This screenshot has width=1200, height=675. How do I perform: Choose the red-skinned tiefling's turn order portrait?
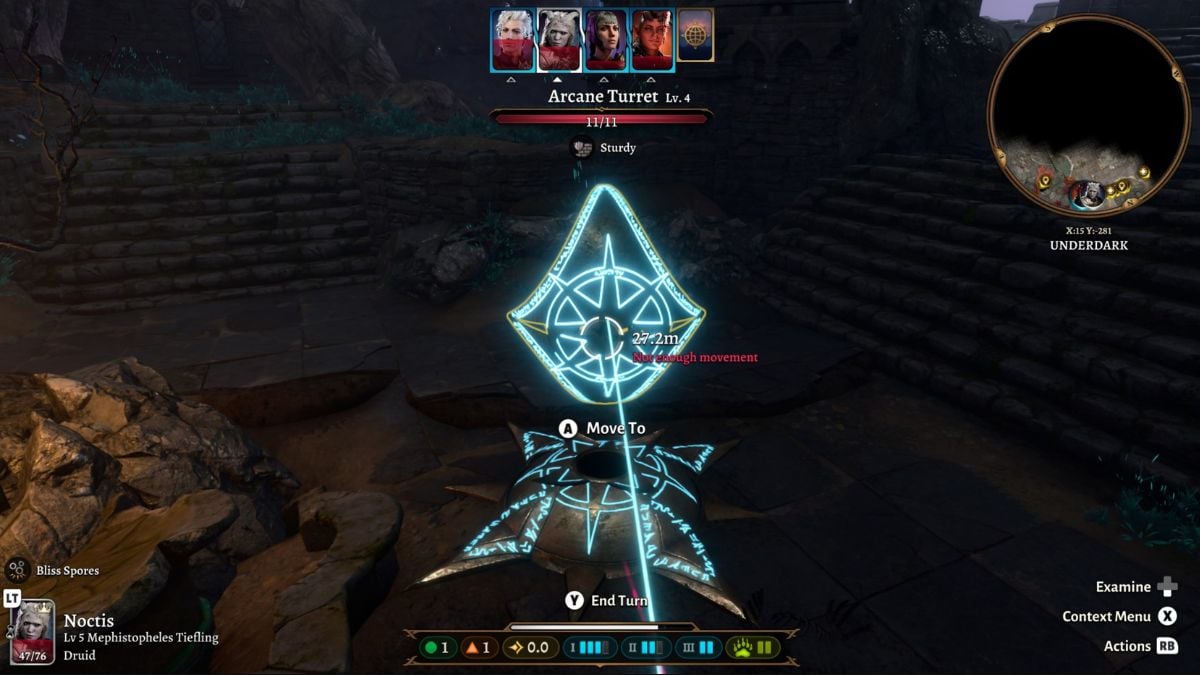coord(651,40)
